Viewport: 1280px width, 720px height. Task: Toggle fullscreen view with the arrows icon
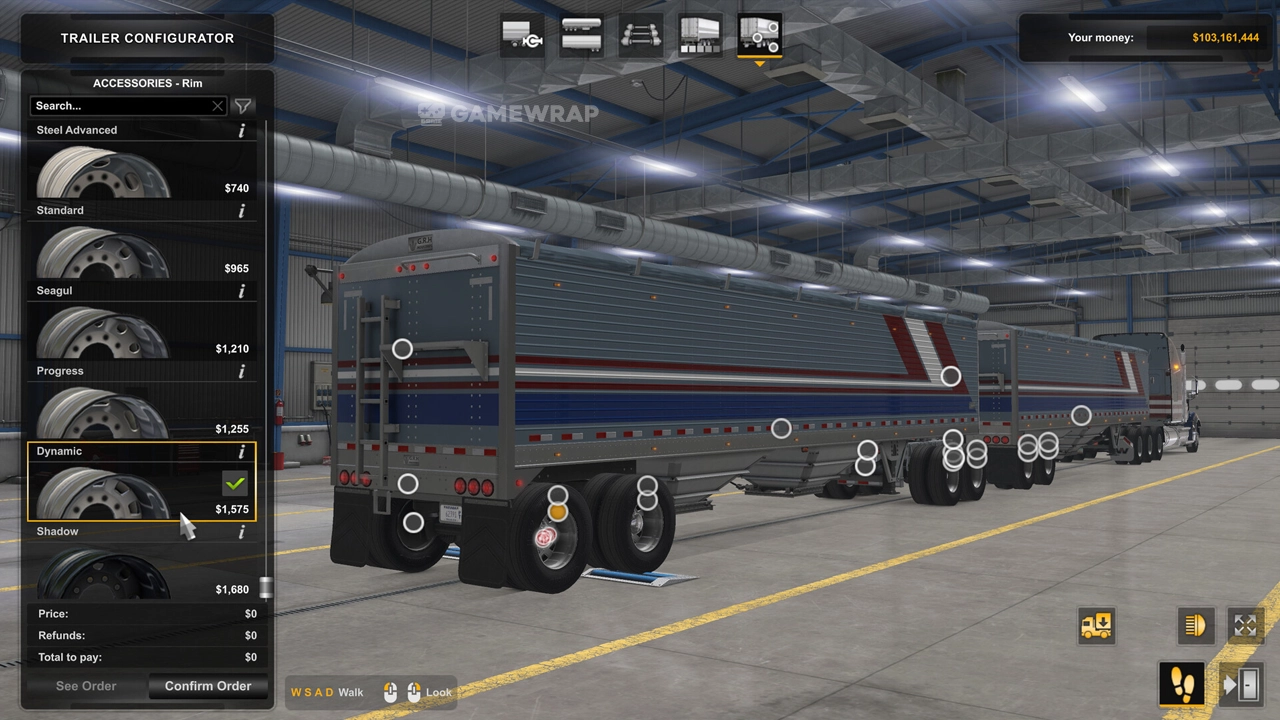click(x=1245, y=626)
